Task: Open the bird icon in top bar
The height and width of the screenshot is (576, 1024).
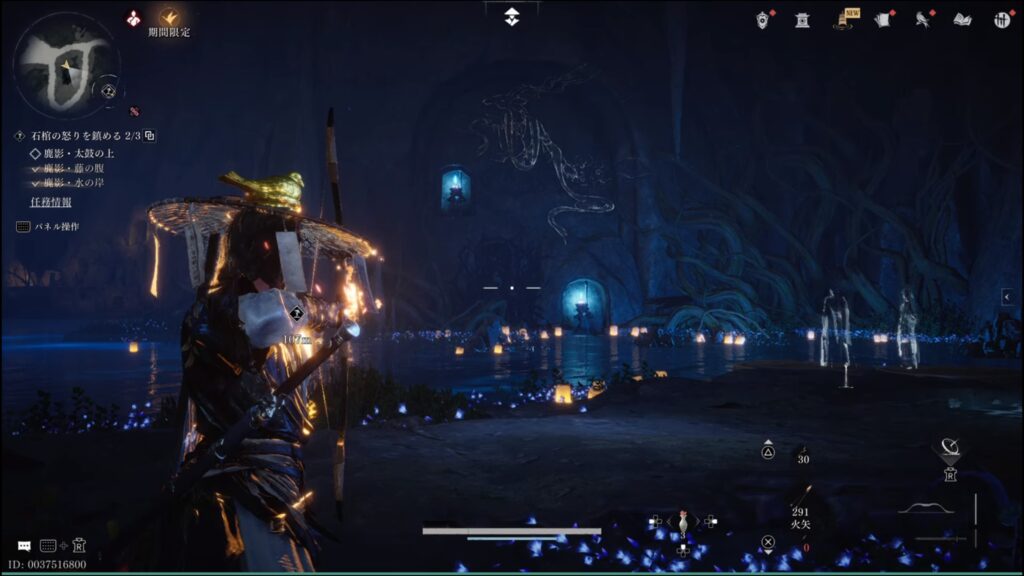Action: pos(922,19)
